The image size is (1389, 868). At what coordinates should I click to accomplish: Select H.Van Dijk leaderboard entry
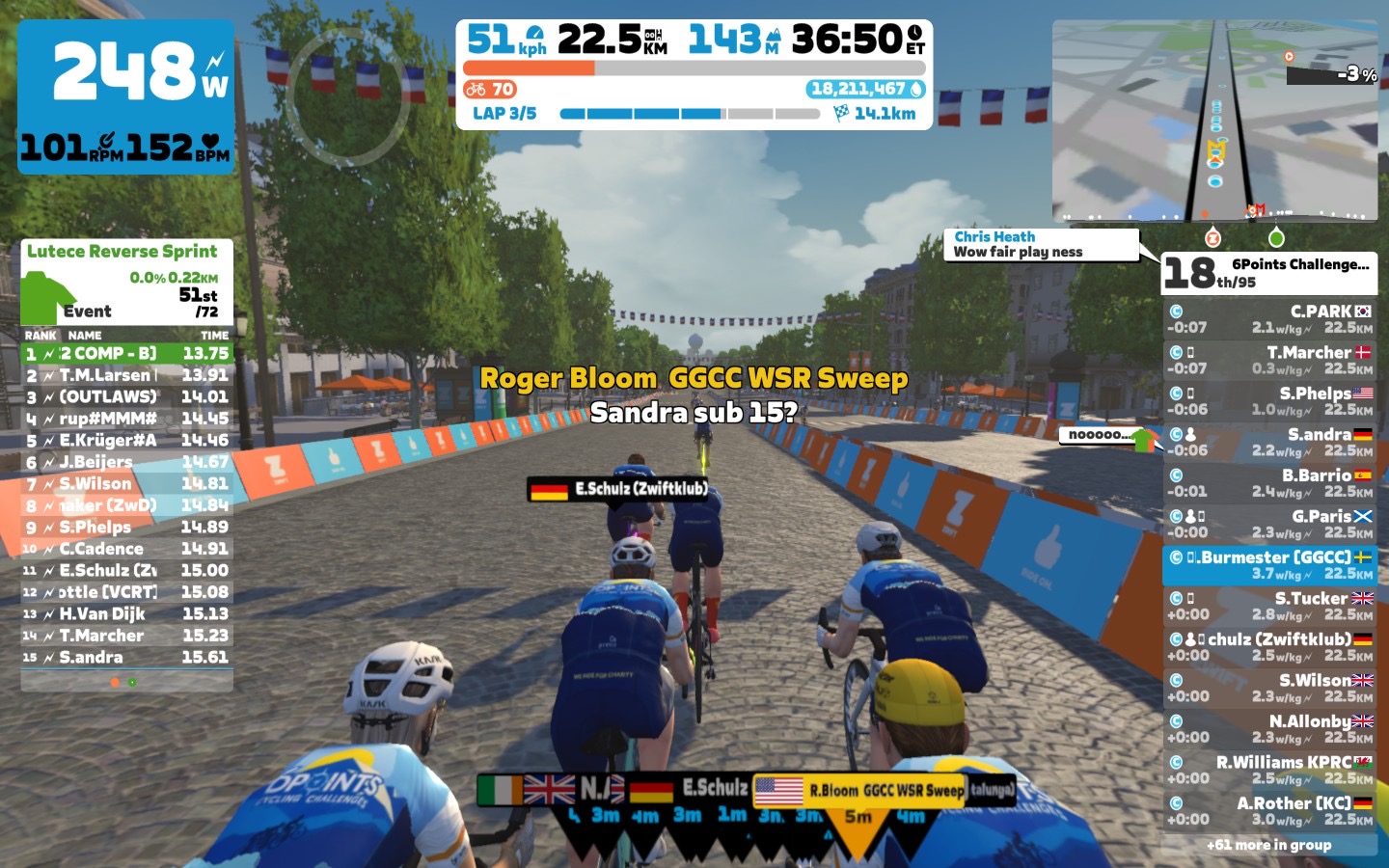click(x=126, y=613)
